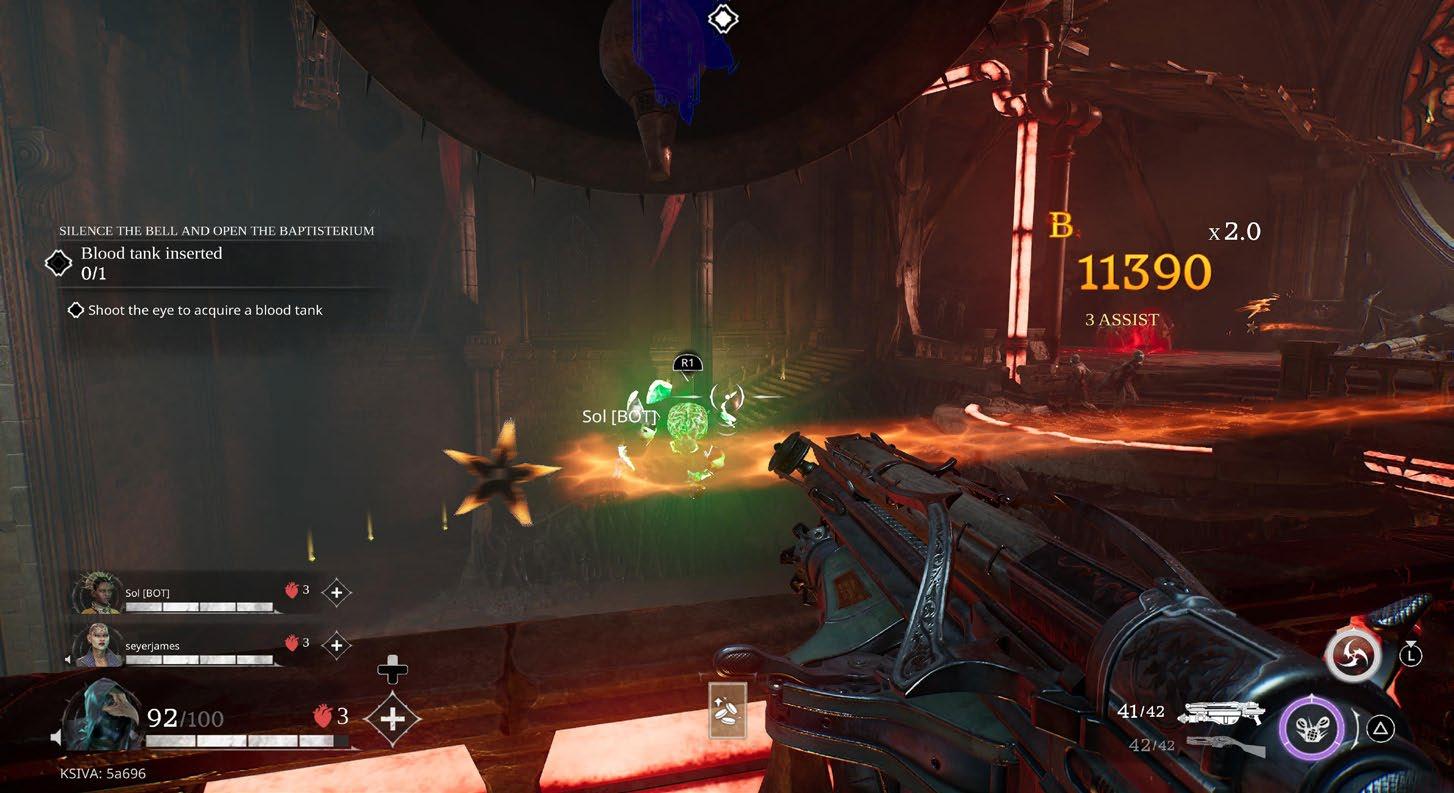Switch to the secondary shotgun weapon icon

tap(1226, 745)
